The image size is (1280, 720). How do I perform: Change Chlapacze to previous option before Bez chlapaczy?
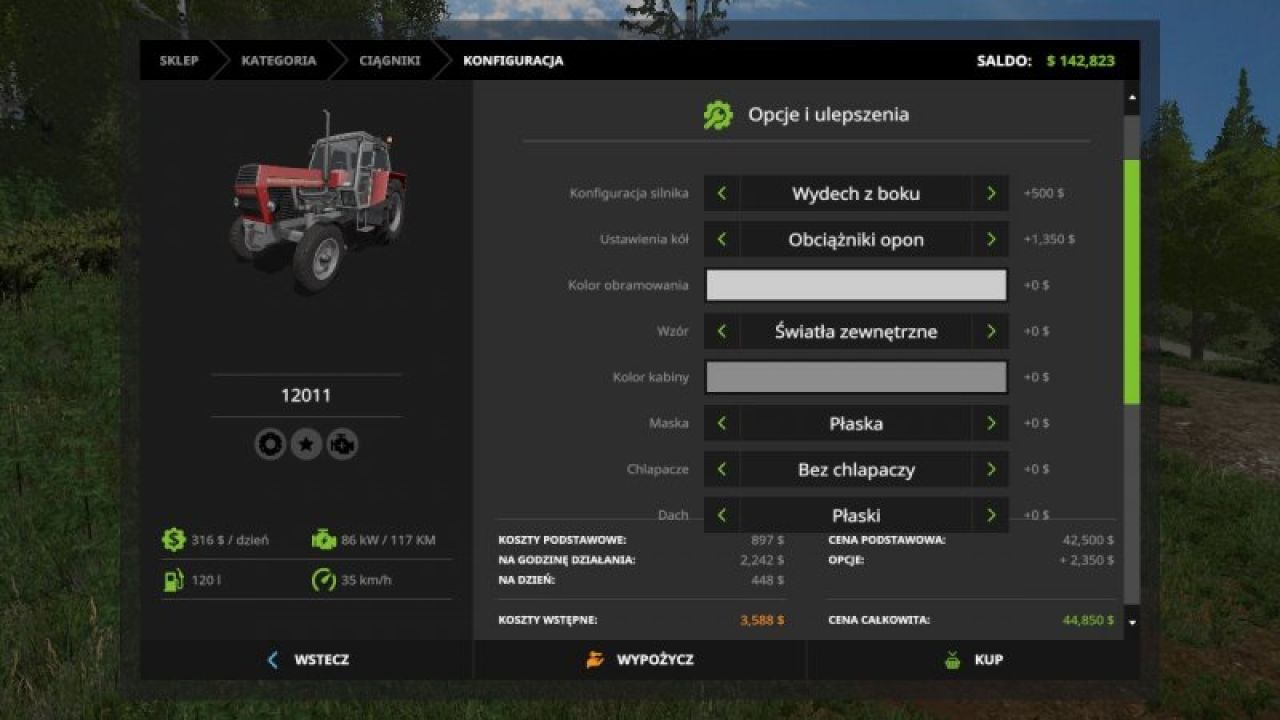tap(722, 469)
